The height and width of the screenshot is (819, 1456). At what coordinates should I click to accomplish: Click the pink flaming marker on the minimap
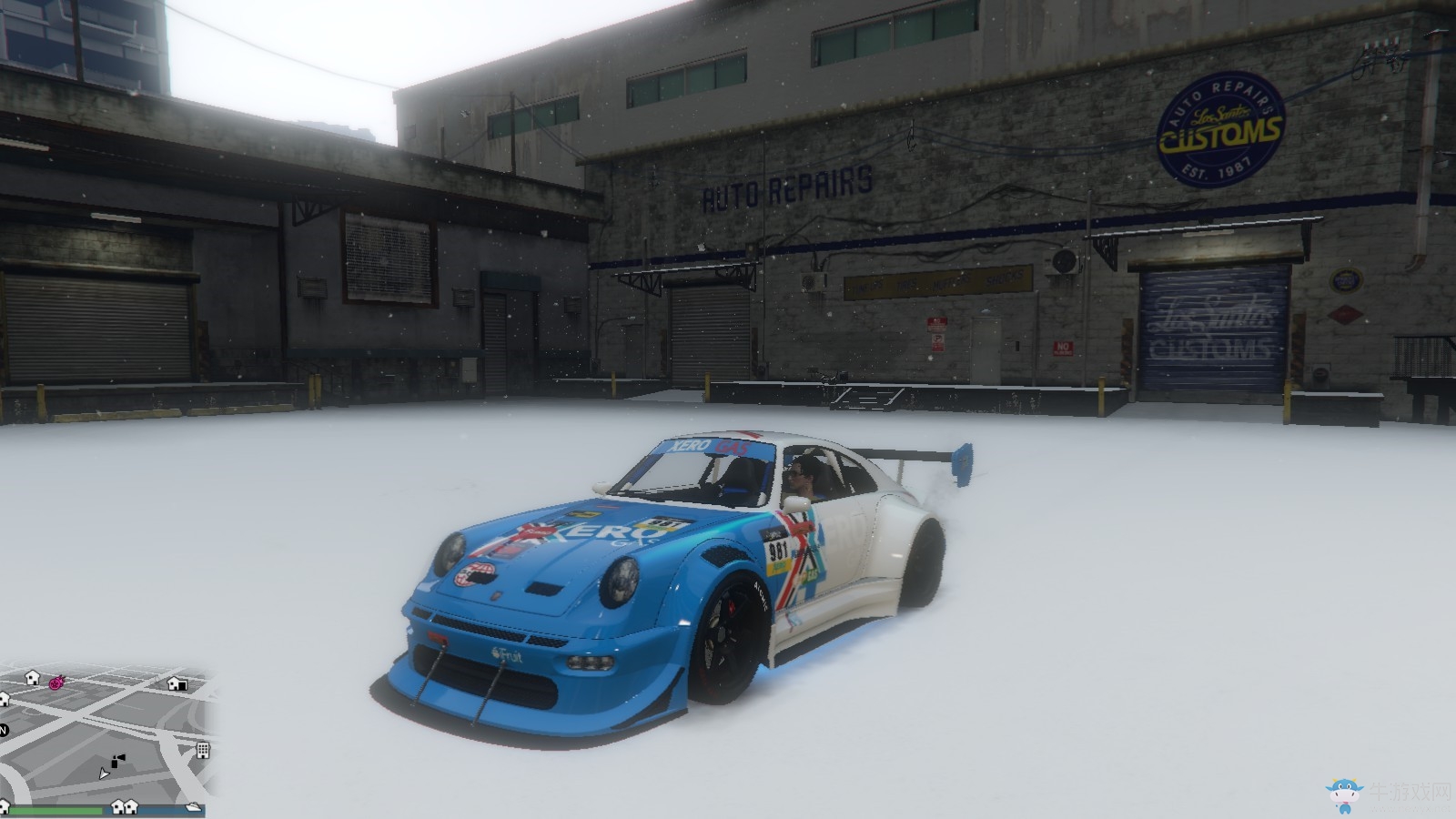56,682
